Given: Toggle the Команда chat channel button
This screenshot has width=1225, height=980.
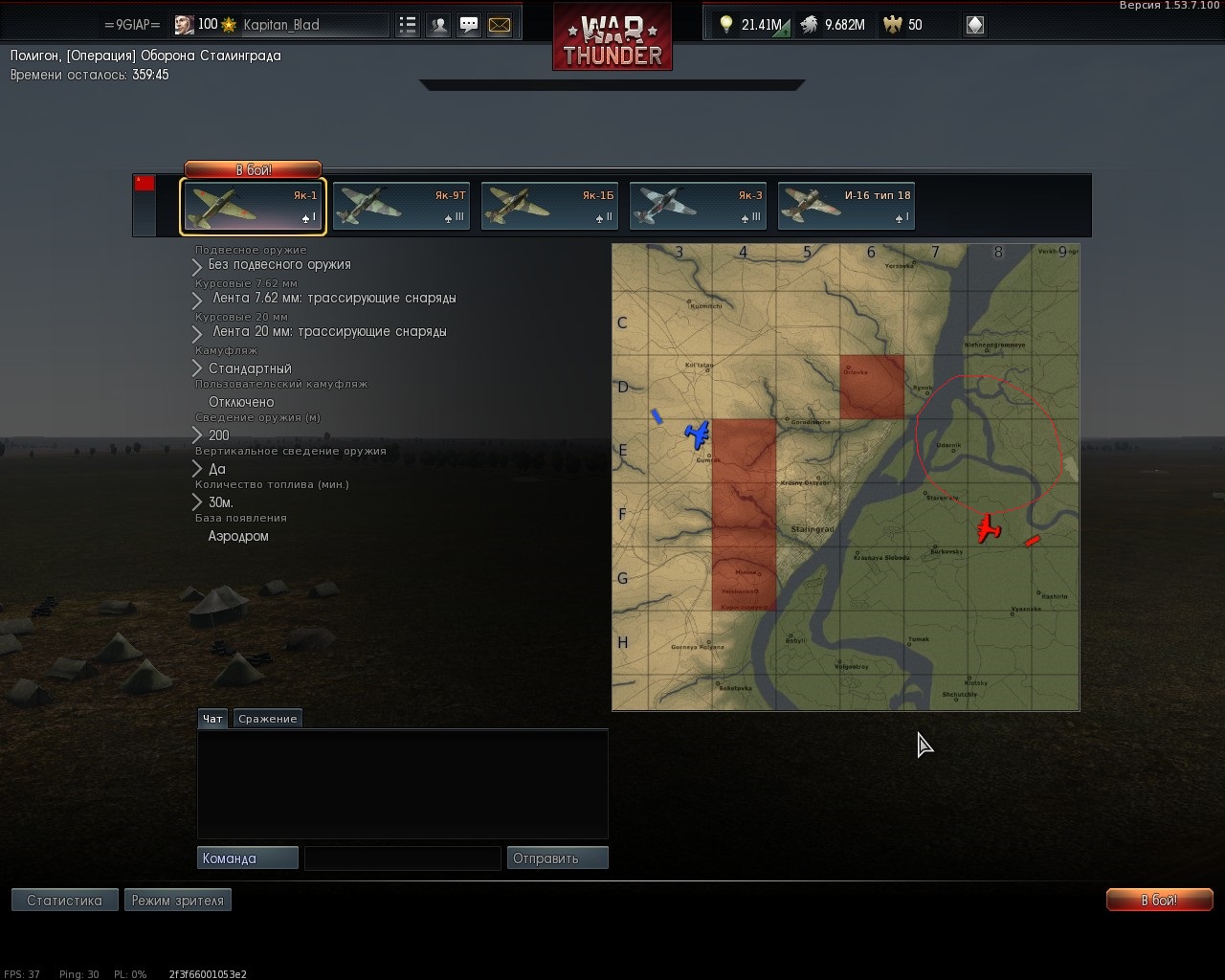Looking at the screenshot, I should click(247, 858).
